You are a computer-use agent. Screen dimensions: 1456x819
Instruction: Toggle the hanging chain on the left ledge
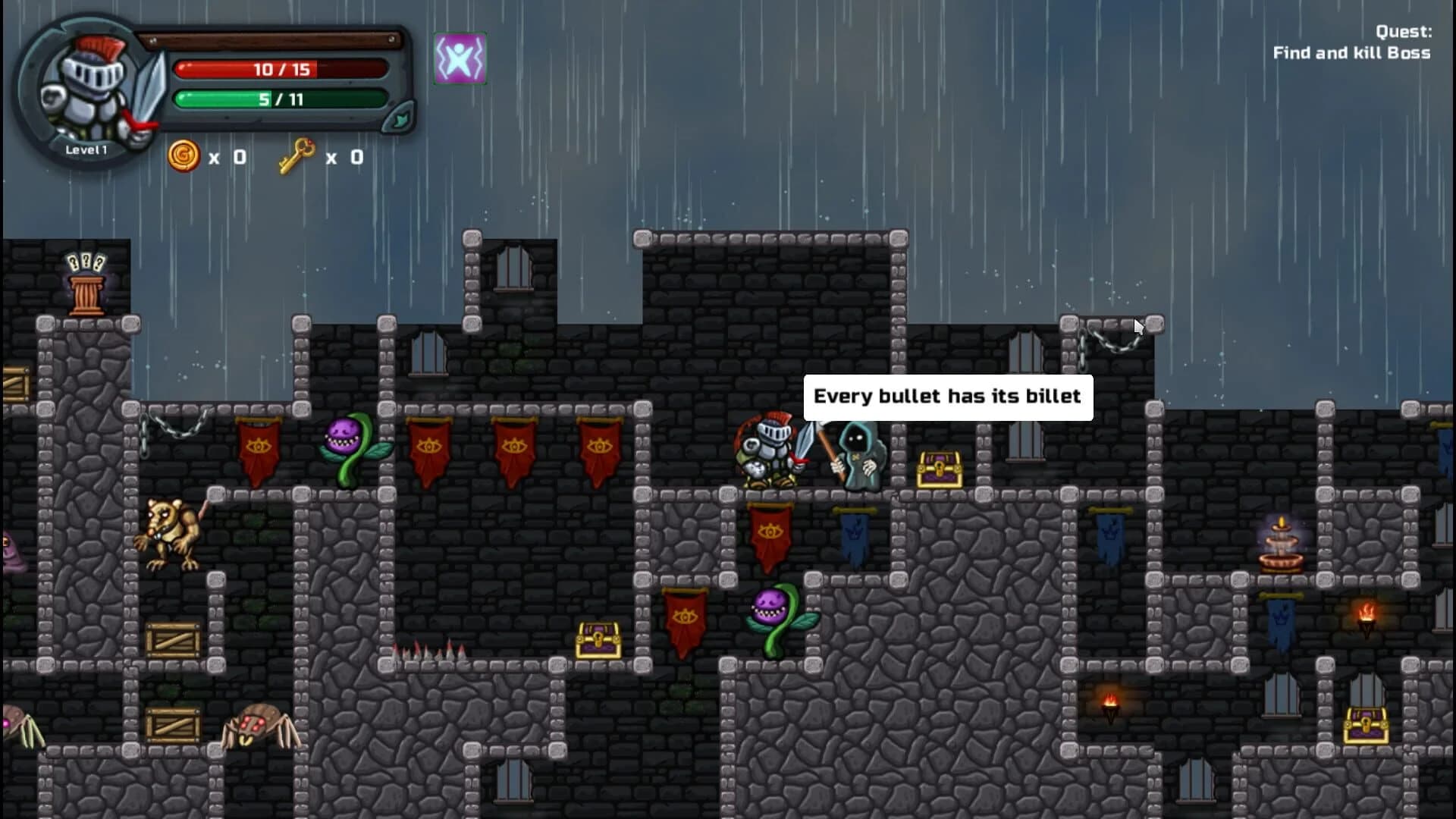(176, 425)
